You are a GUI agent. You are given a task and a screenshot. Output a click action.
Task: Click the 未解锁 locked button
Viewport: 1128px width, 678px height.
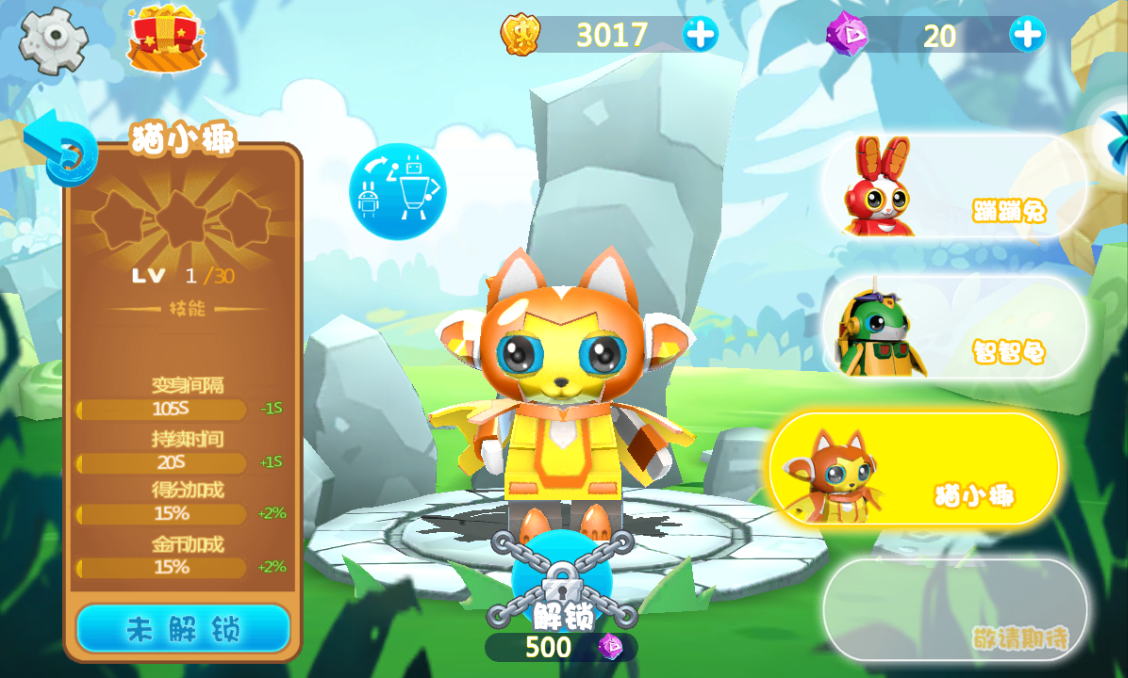pyautogui.click(x=183, y=629)
